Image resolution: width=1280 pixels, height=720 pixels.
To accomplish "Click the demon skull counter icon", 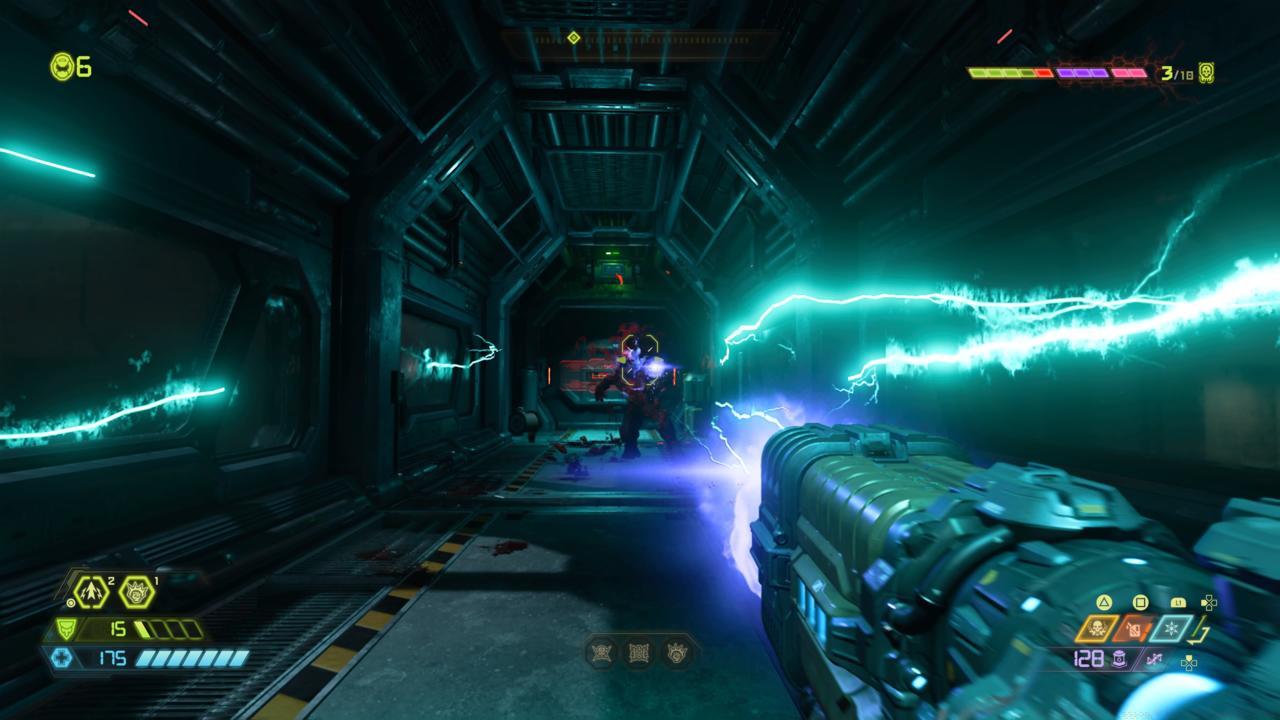I will [1207, 73].
